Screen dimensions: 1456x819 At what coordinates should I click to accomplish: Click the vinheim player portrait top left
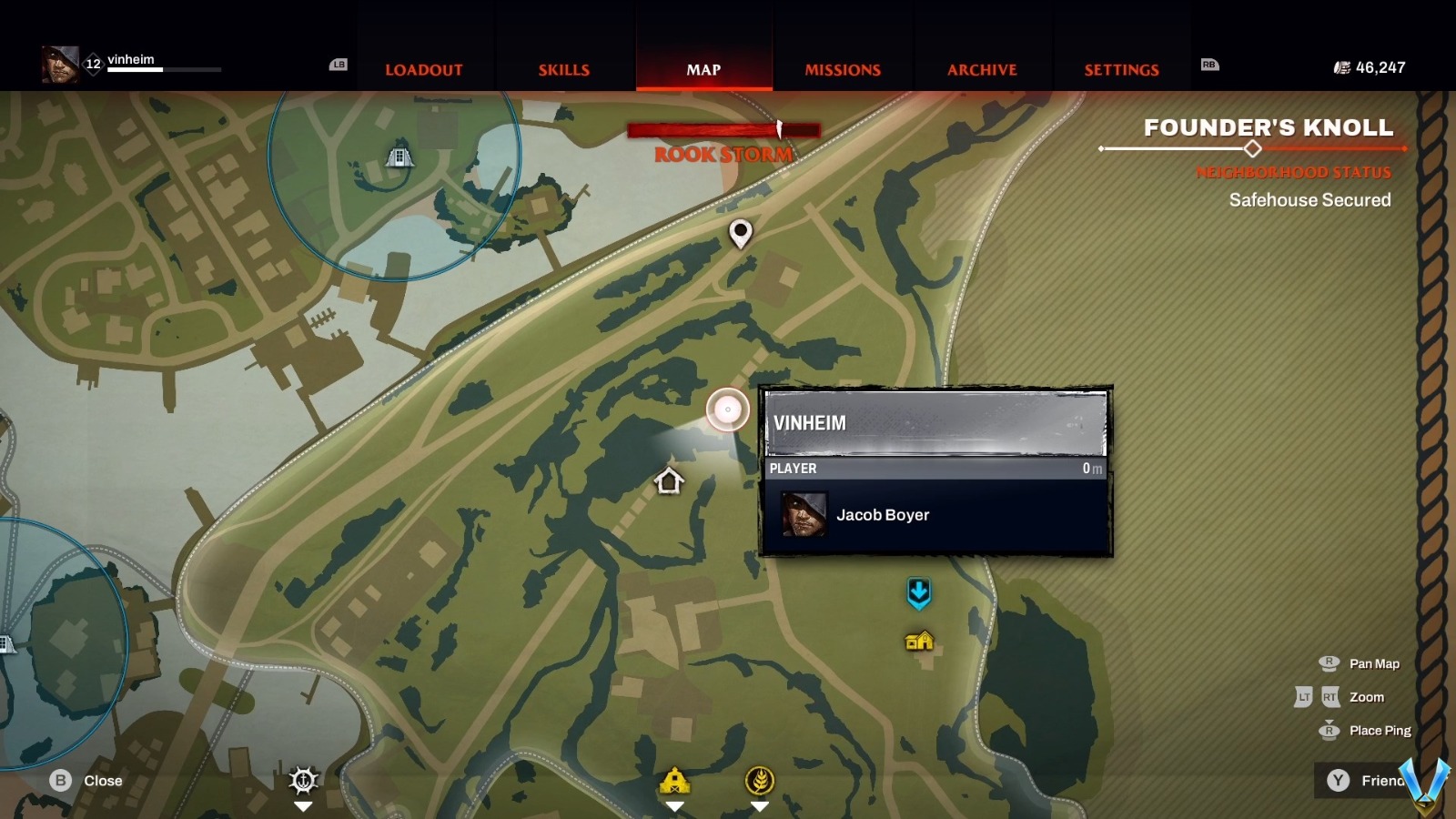62,65
